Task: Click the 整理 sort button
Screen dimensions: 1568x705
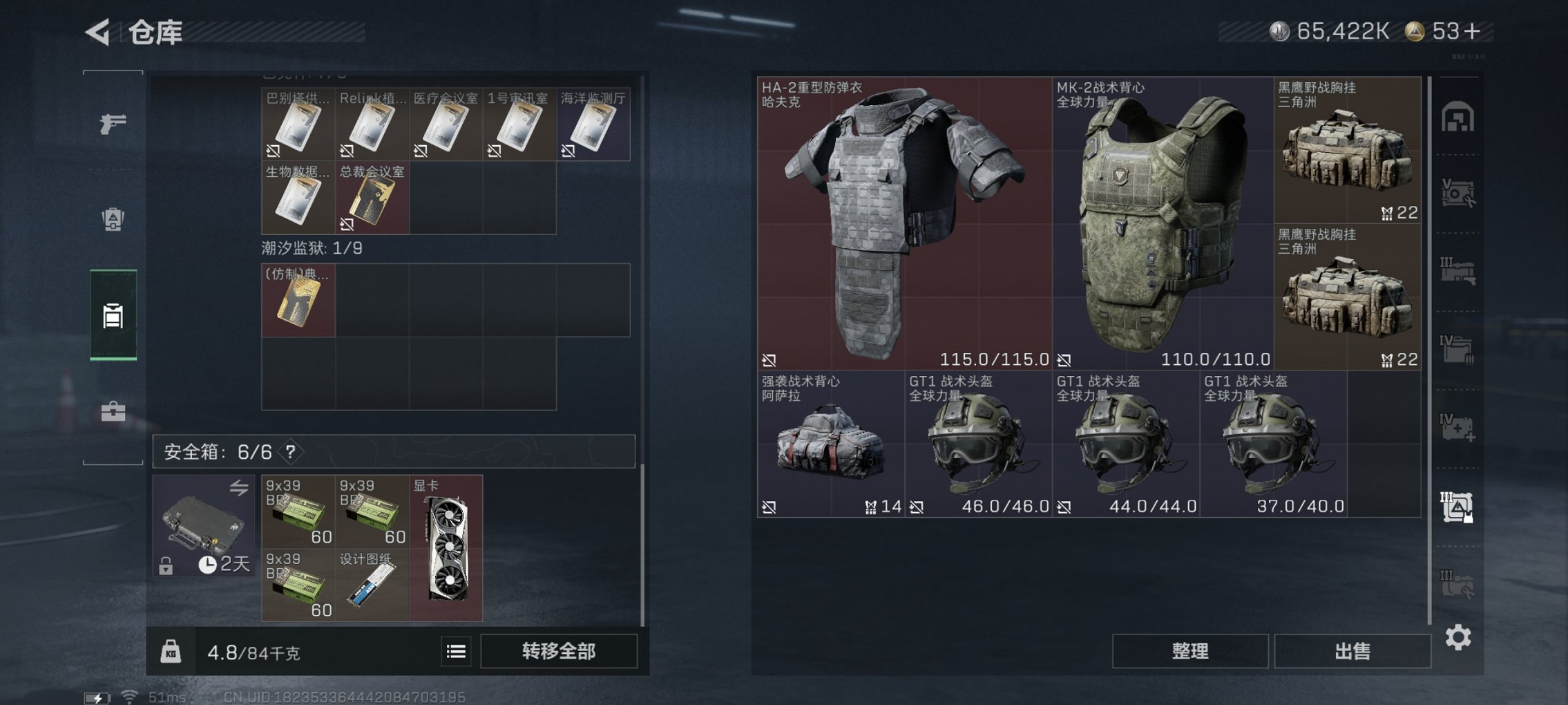Action: pos(1190,650)
